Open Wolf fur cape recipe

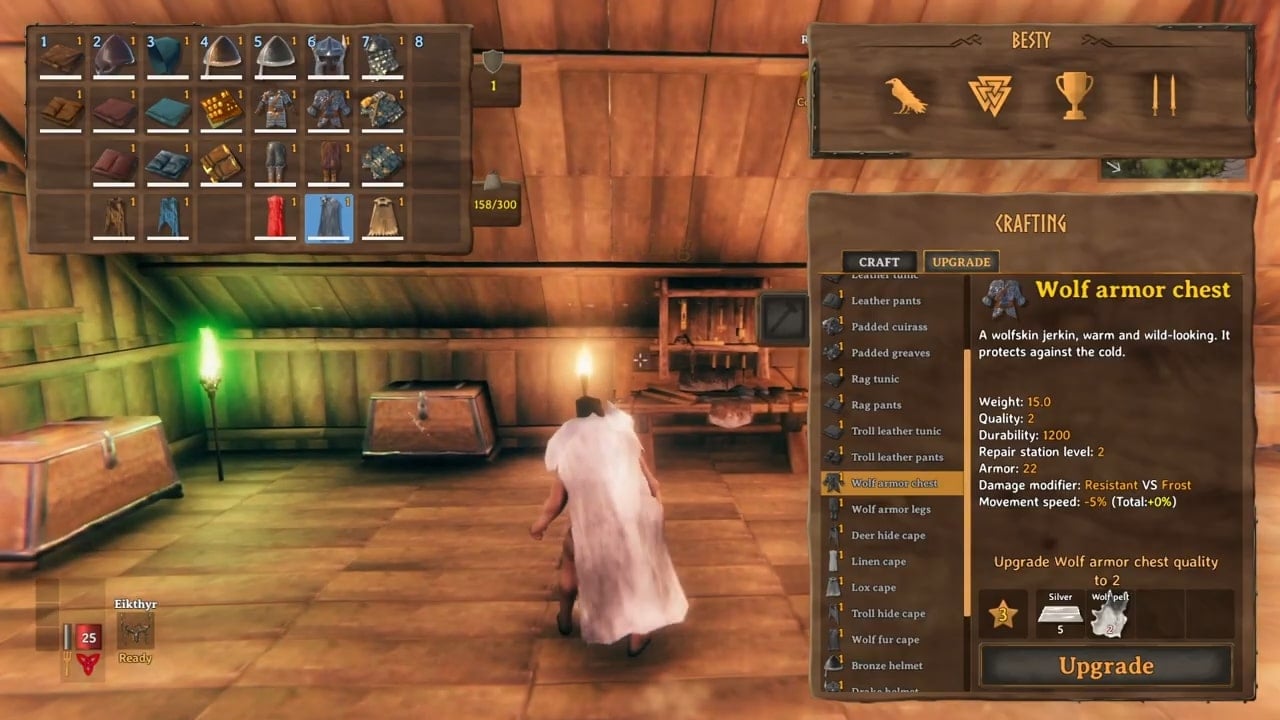(x=885, y=639)
